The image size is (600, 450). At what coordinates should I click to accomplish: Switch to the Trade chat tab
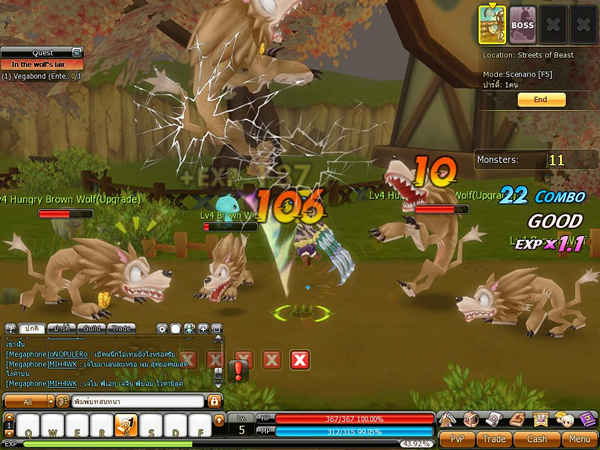(x=122, y=328)
